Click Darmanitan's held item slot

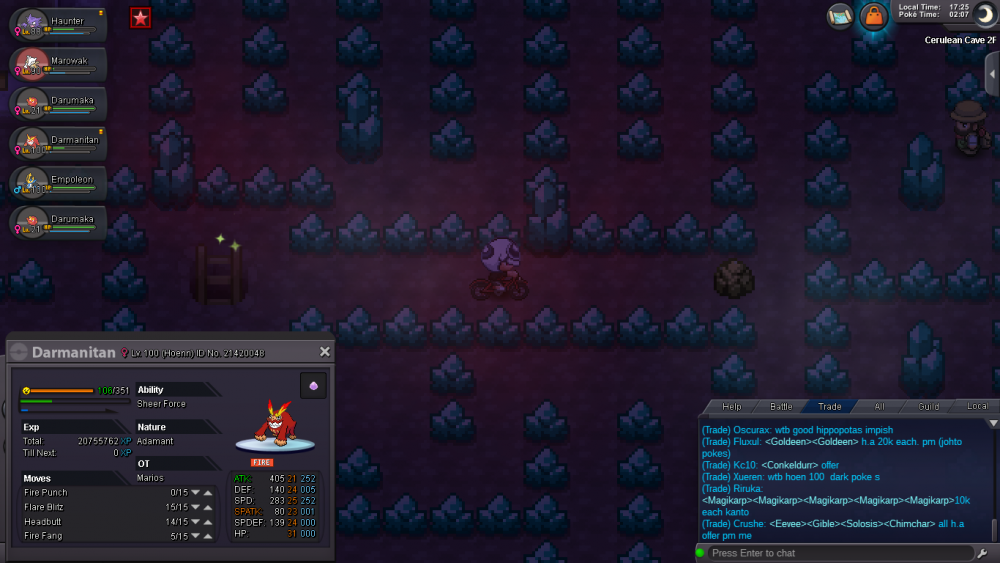(x=313, y=386)
